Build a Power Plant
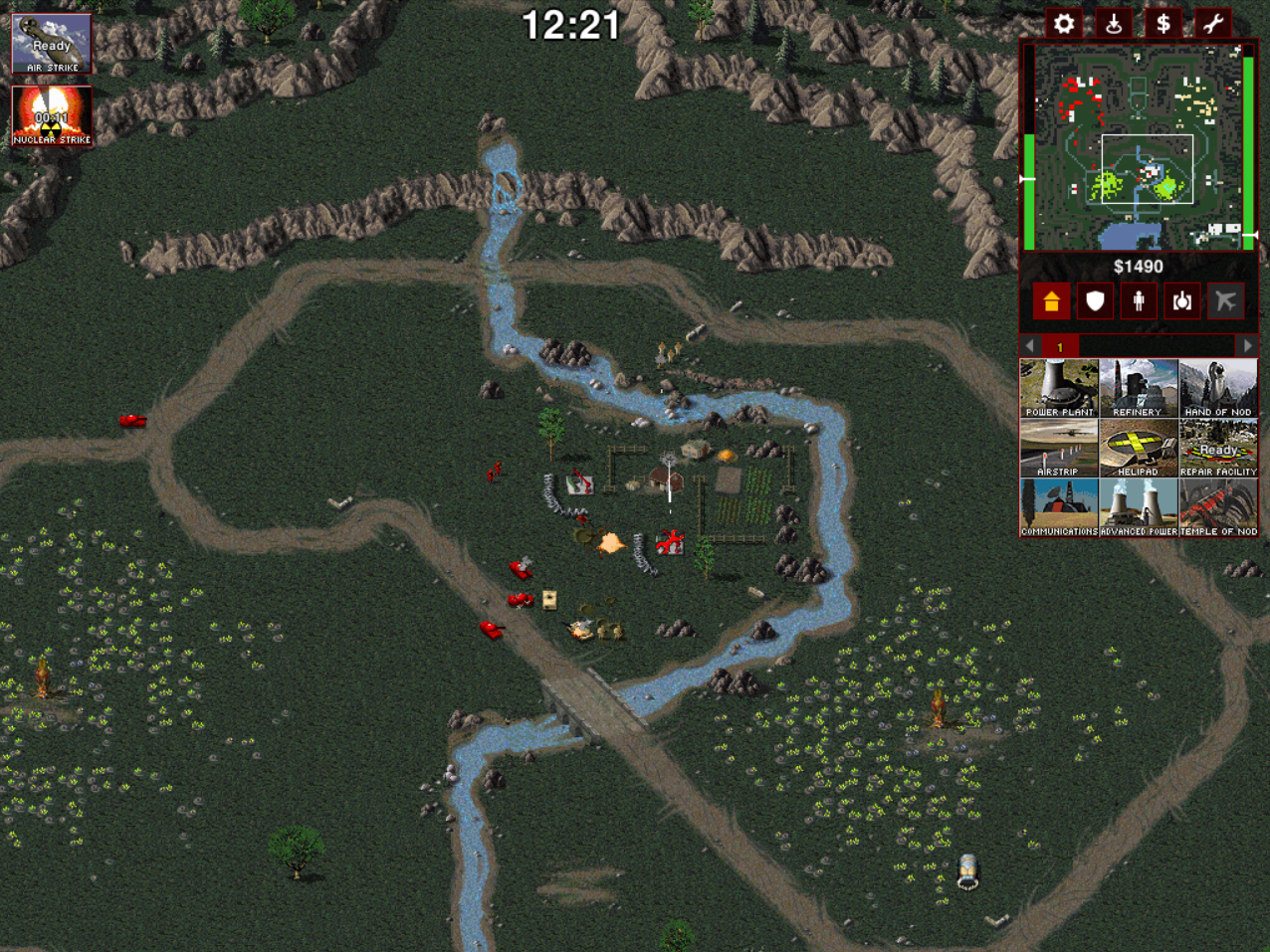 tap(1059, 388)
